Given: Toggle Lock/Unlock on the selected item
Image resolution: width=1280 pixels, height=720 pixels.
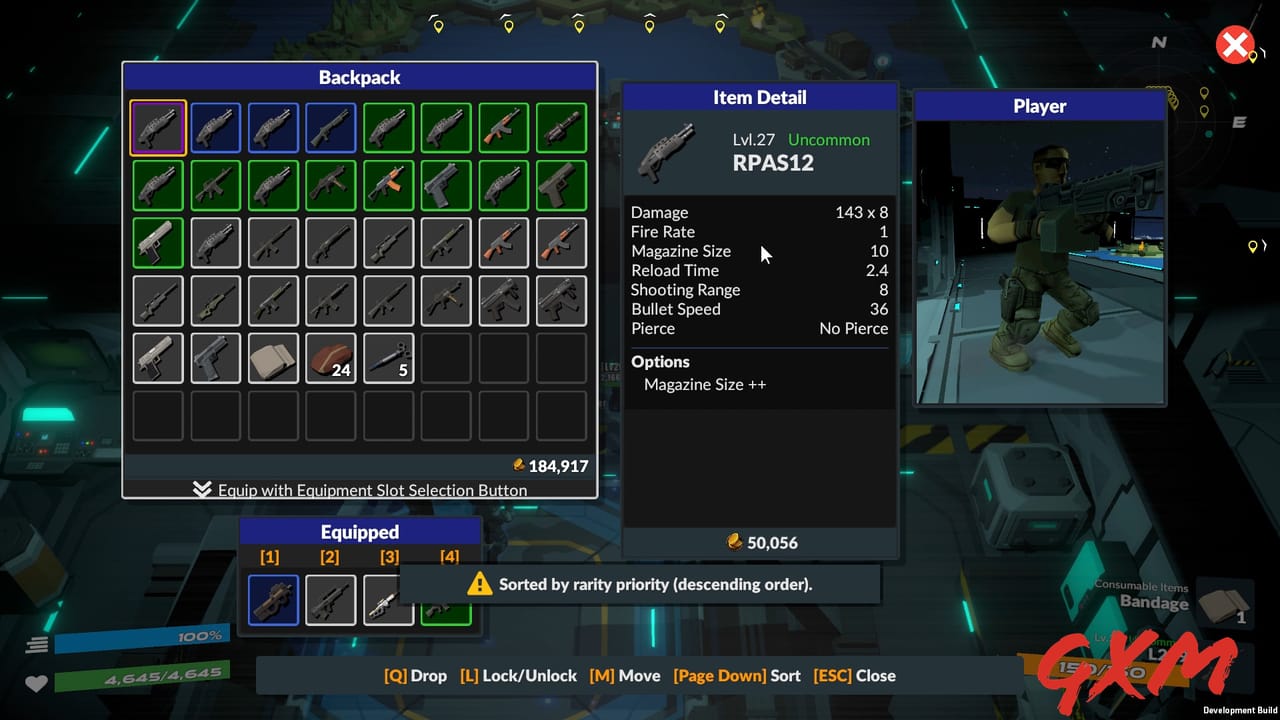Looking at the screenshot, I should (518, 675).
